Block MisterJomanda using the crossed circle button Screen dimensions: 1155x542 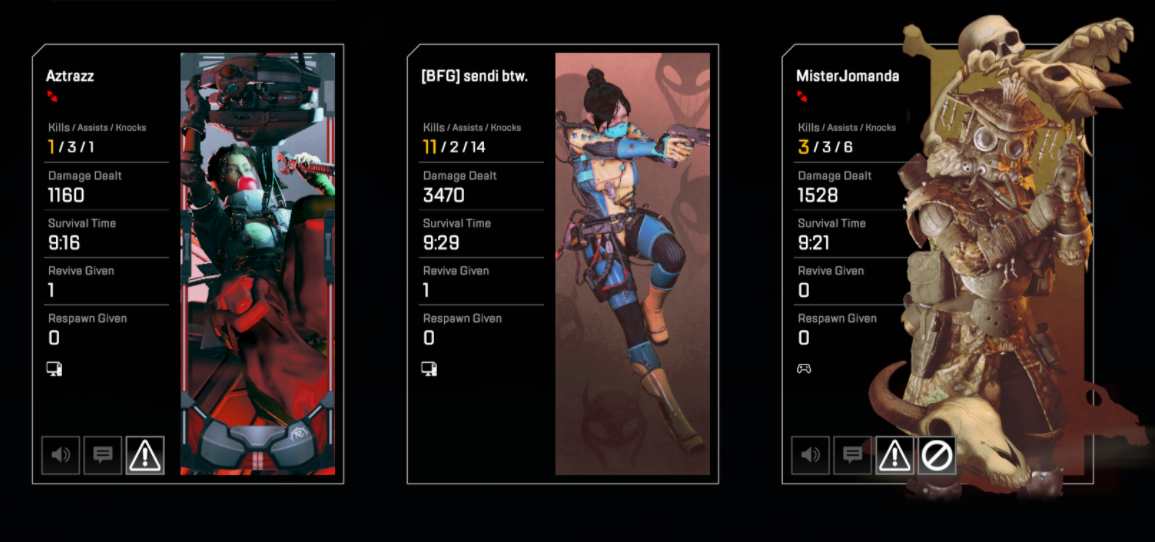pyautogui.click(x=936, y=455)
